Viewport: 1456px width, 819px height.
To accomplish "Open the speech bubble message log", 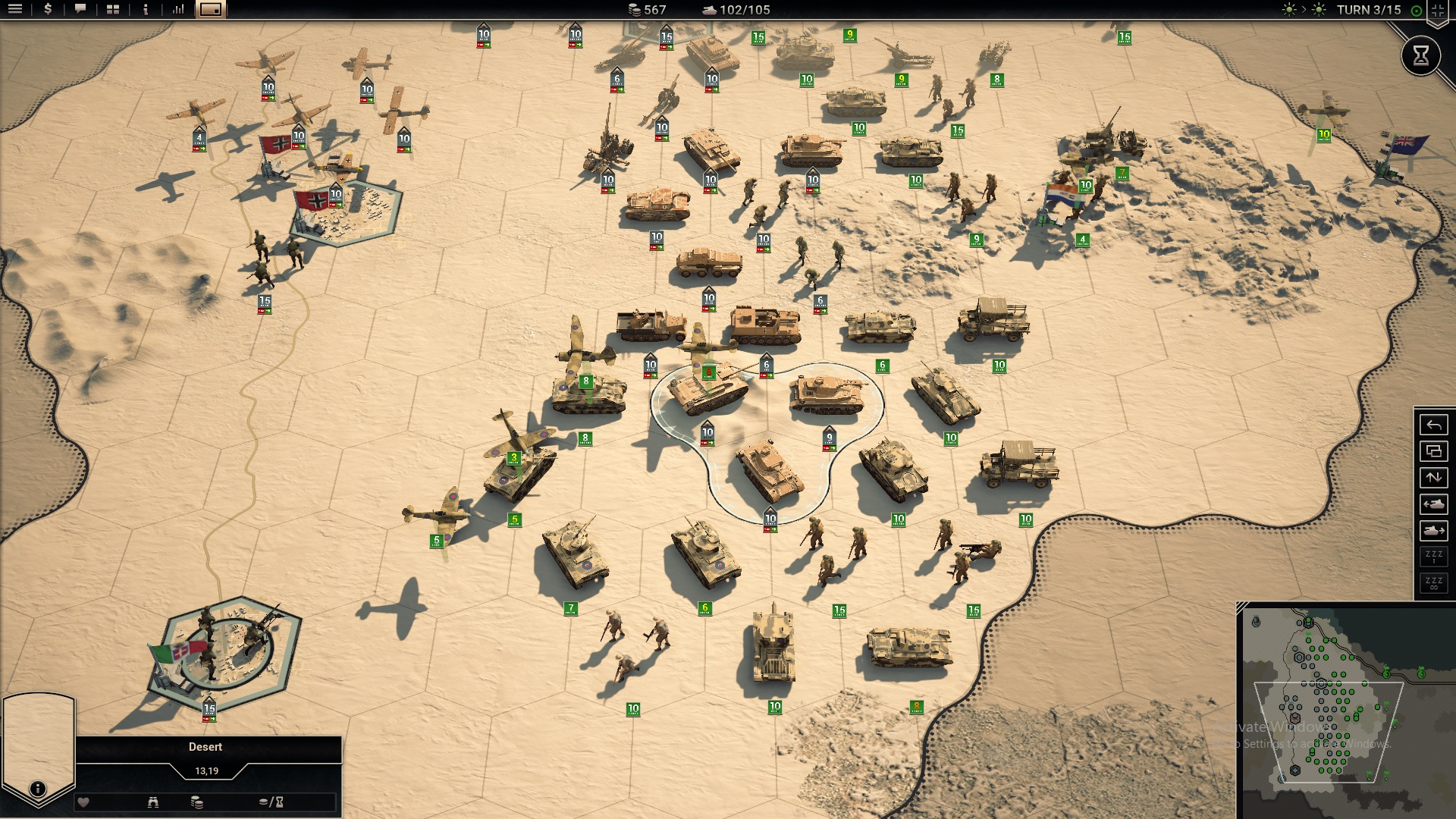I will (80, 10).
